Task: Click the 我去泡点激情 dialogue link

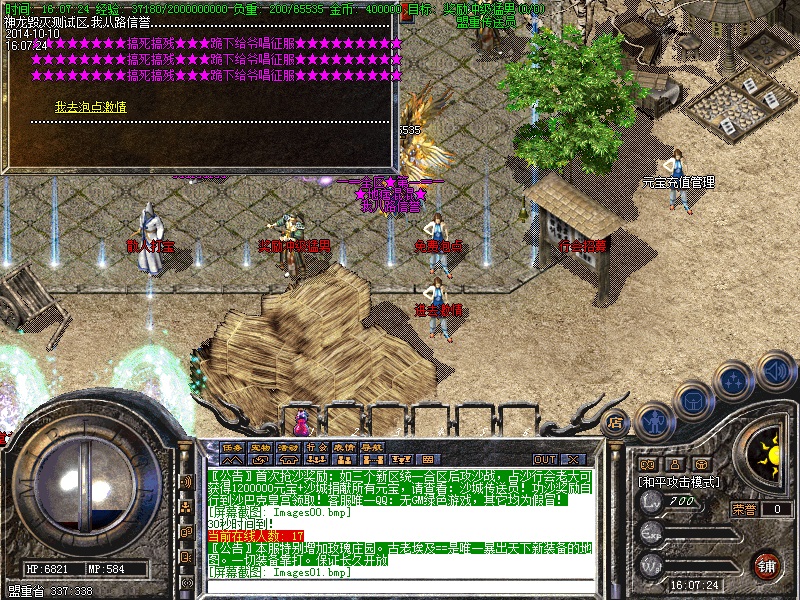Action: (x=90, y=107)
